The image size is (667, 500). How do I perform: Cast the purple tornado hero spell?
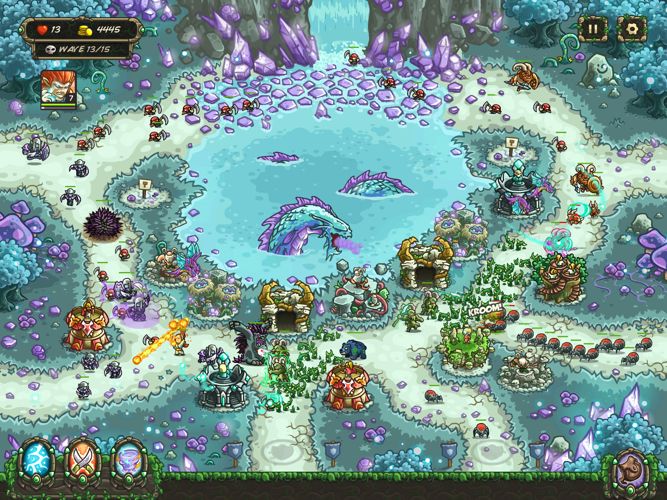[126, 463]
